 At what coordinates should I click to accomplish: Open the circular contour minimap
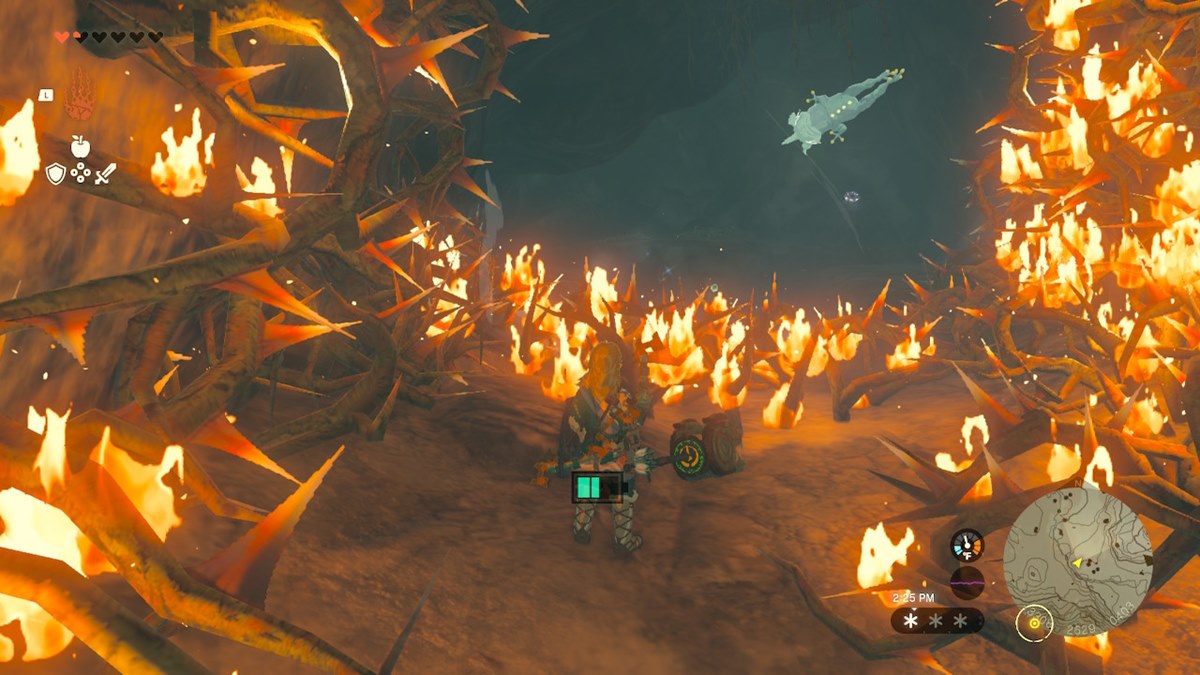tap(1077, 546)
